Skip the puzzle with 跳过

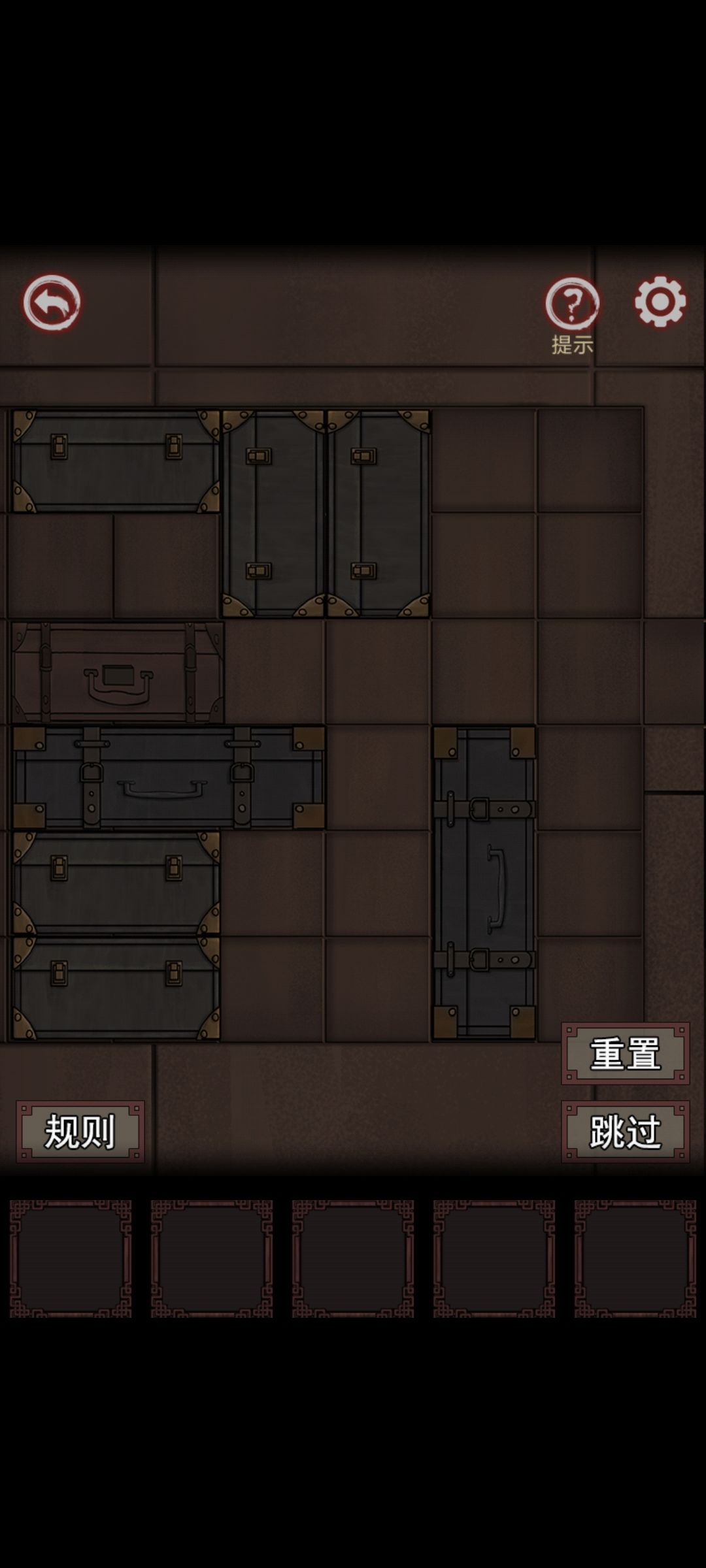coord(625,1132)
